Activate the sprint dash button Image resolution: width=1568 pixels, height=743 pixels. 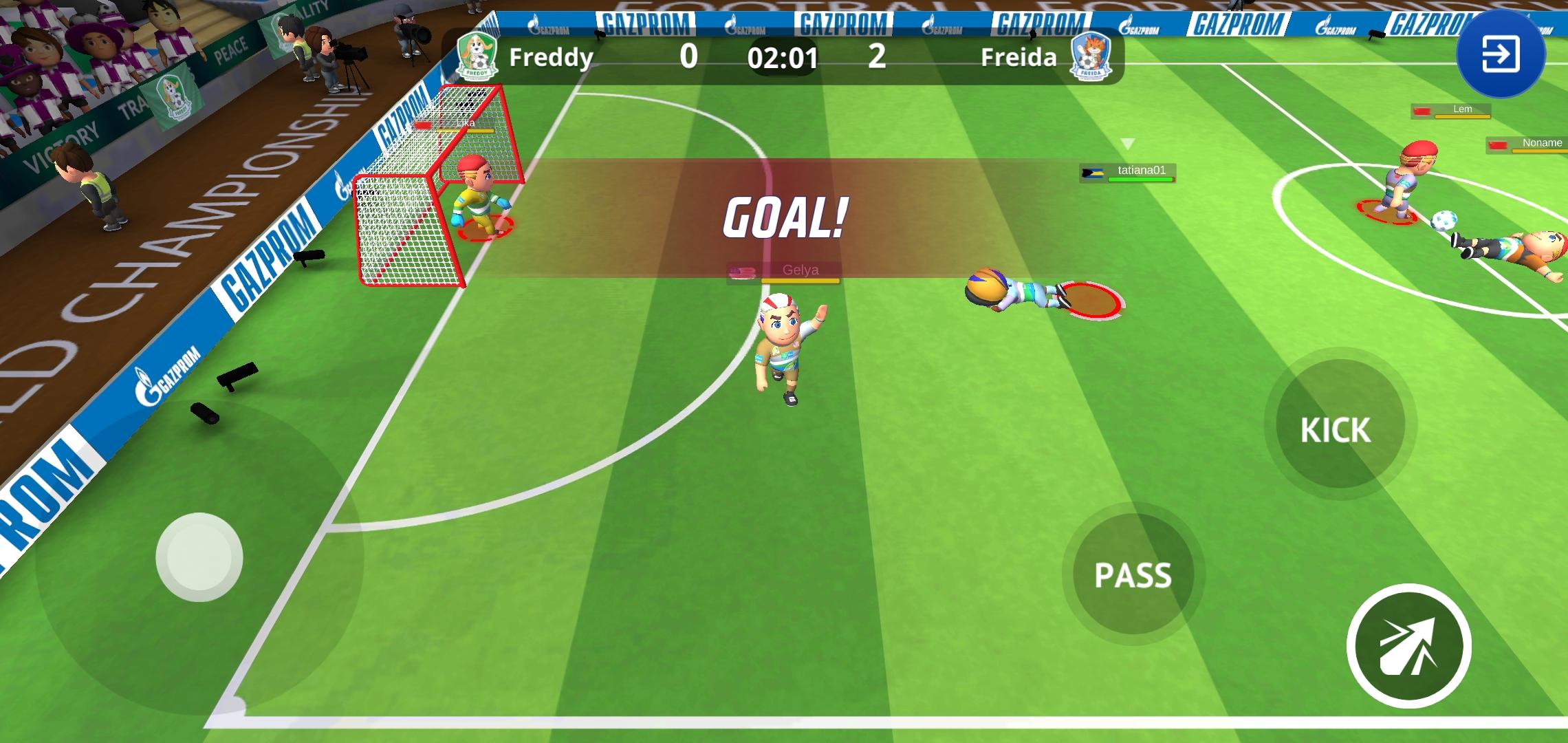tap(1408, 645)
